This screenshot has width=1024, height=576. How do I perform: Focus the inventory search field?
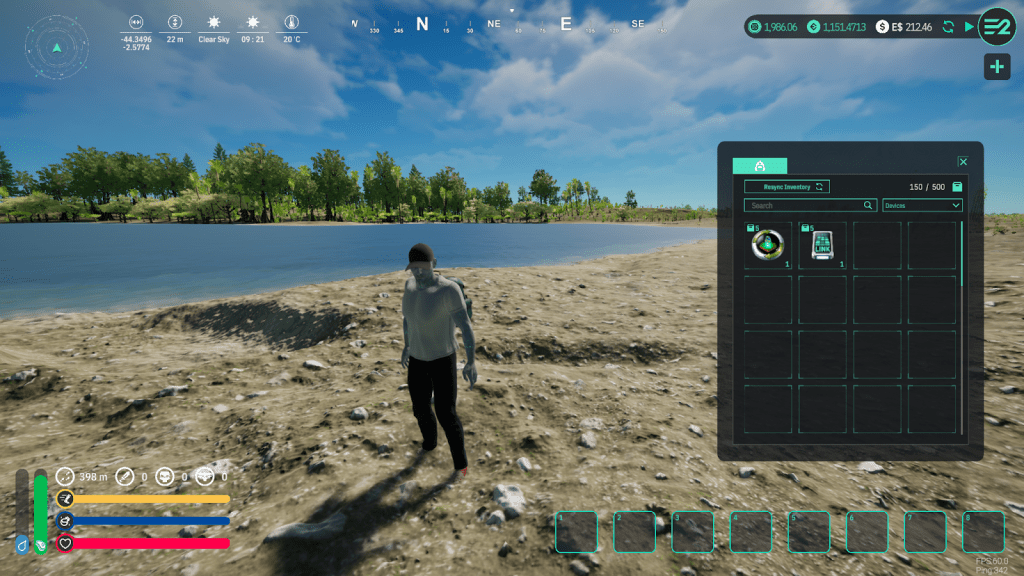808,206
